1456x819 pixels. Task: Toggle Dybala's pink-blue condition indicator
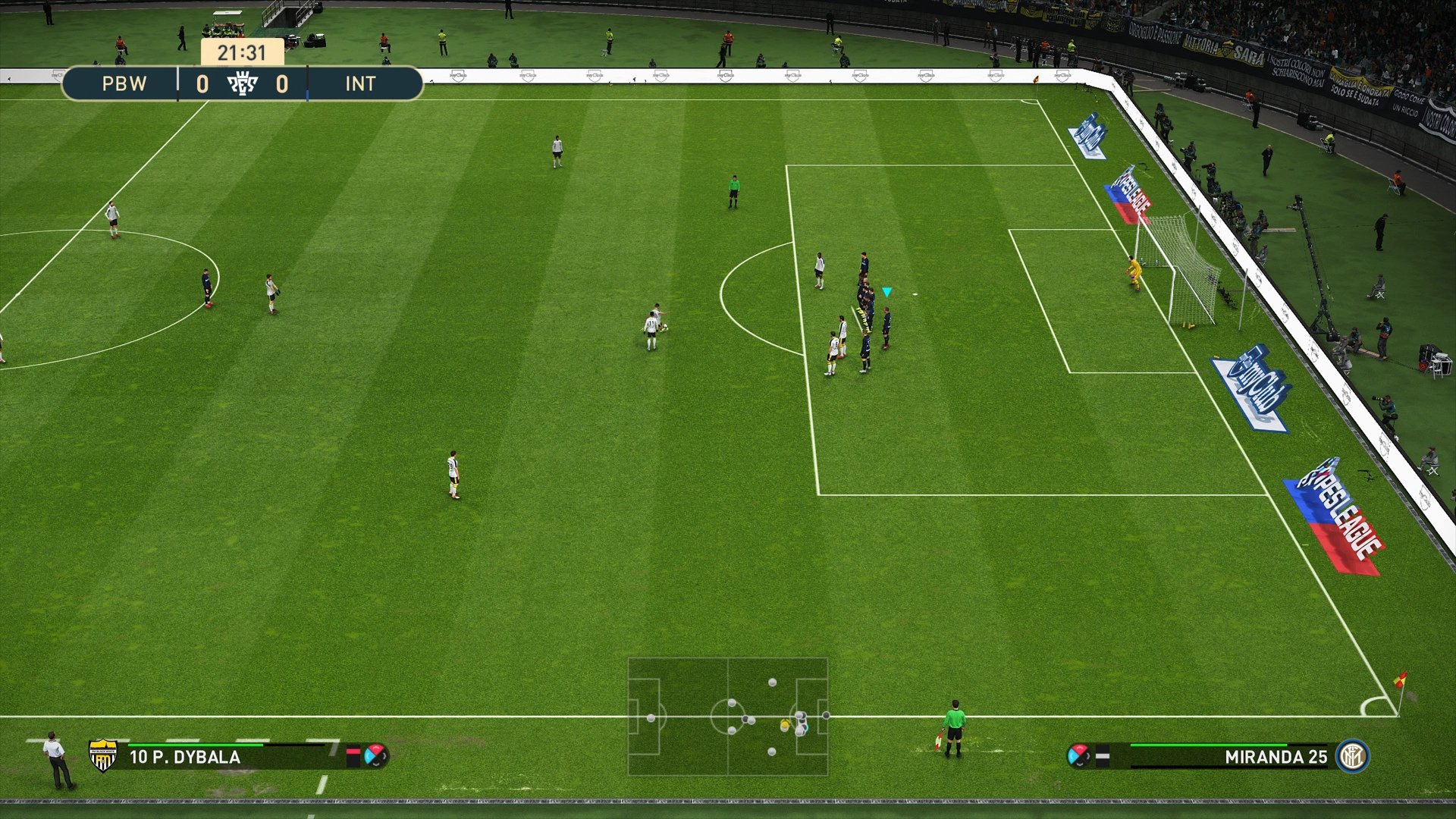pos(377,755)
